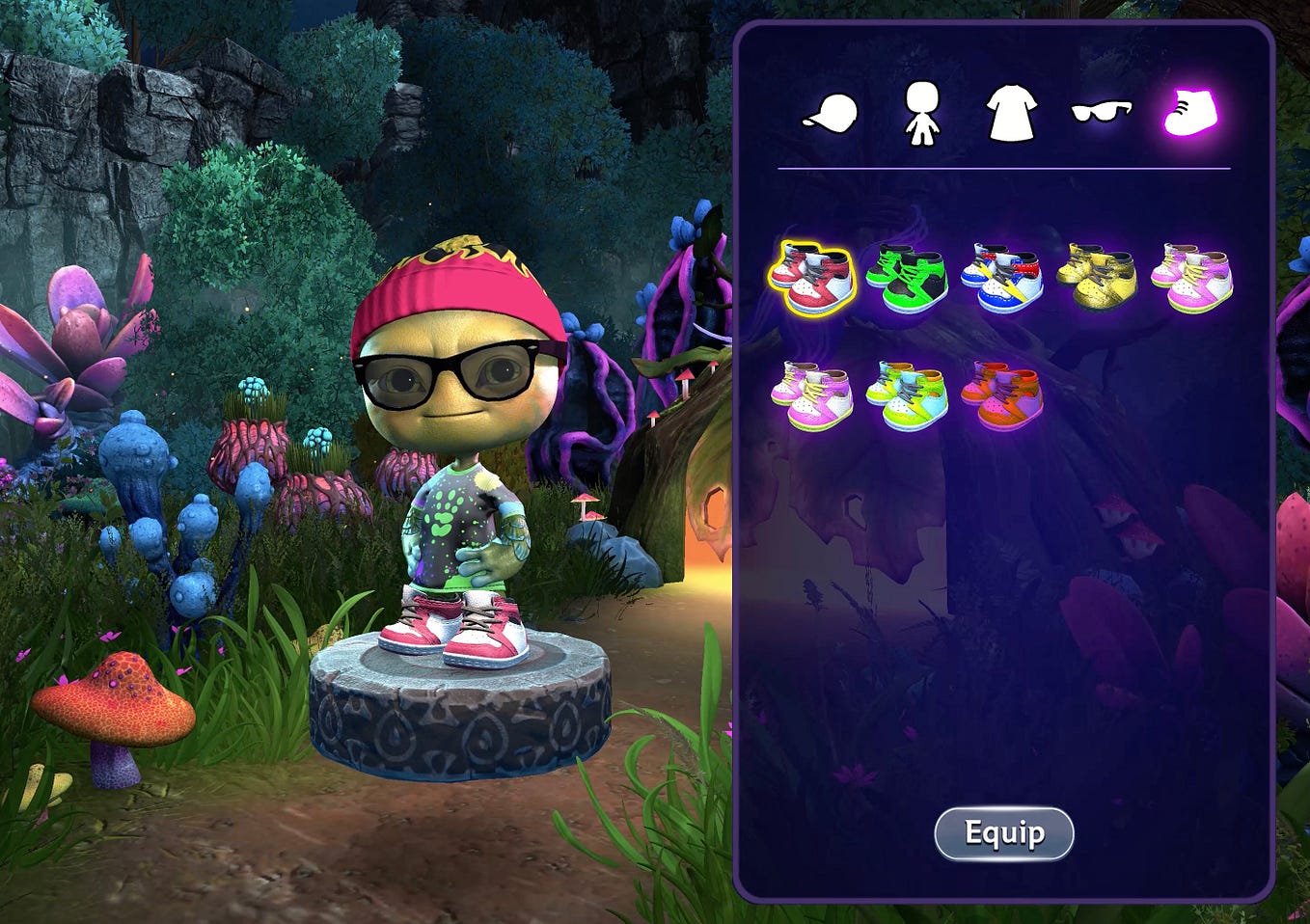Choose the glowing shoes tab
The image size is (1310, 924).
pos(1191,113)
